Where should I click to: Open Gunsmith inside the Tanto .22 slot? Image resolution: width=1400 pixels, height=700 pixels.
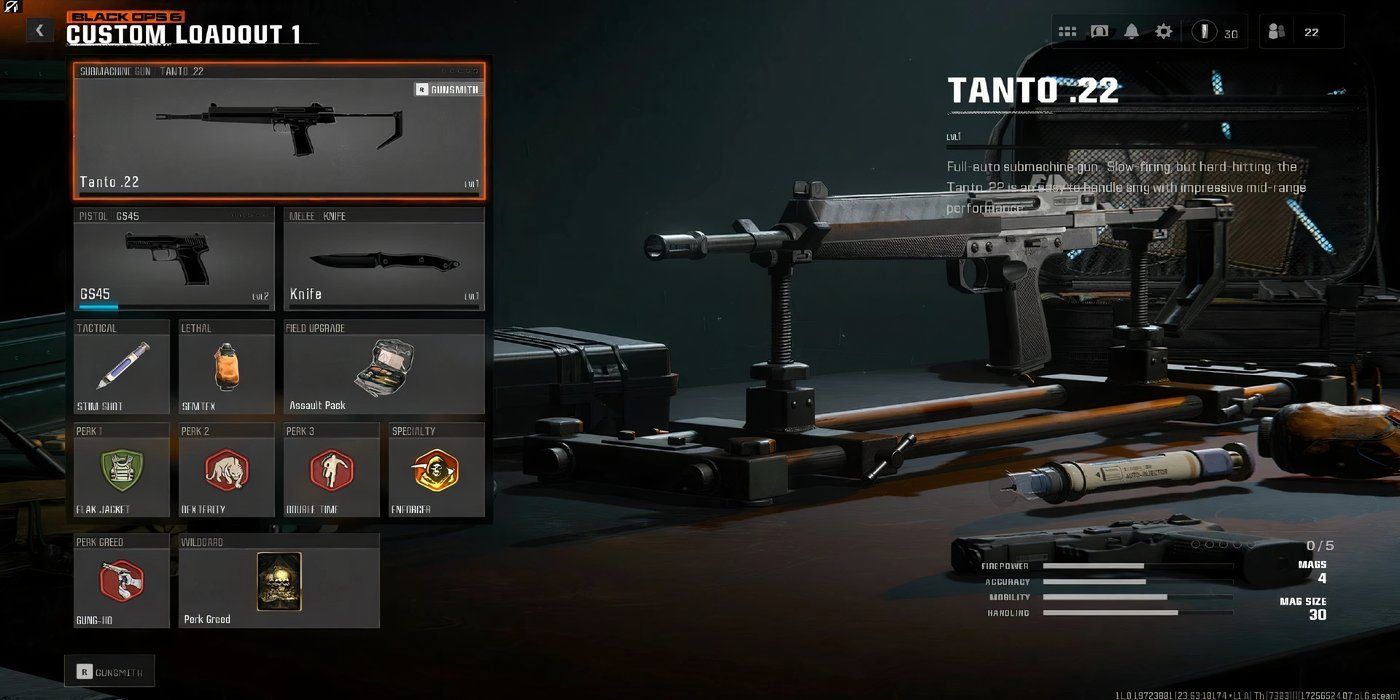pyautogui.click(x=448, y=89)
